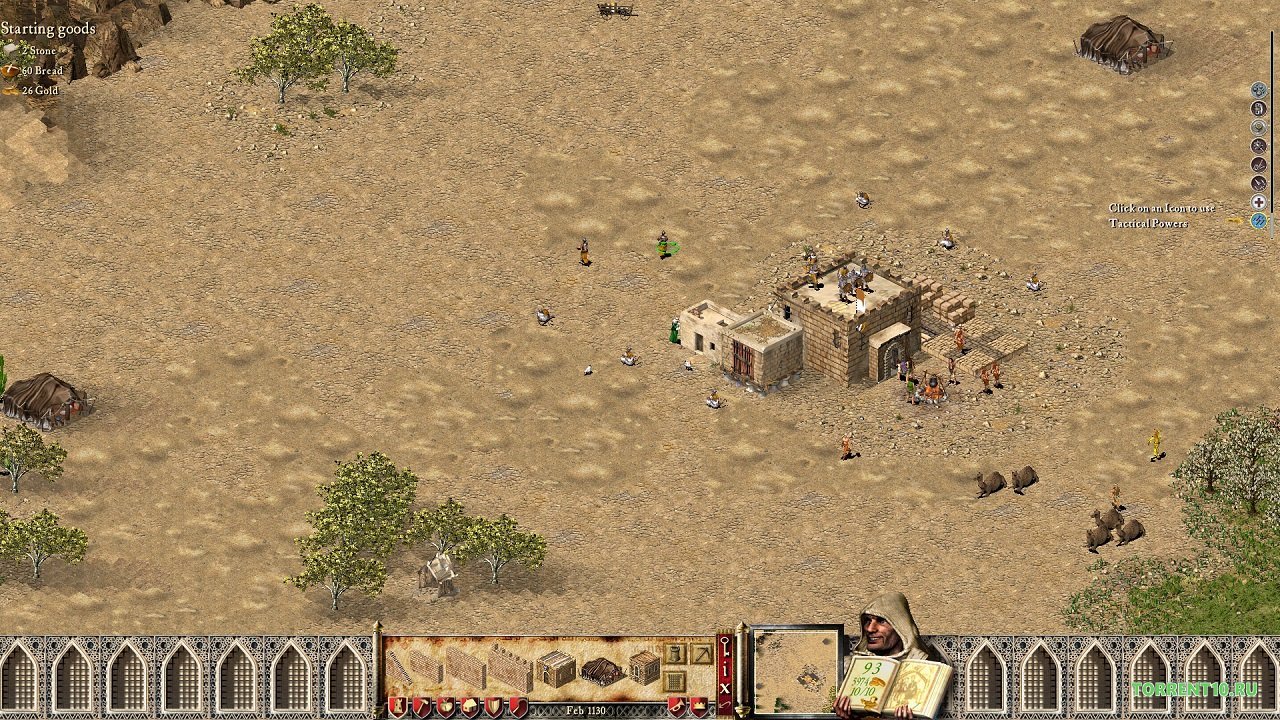The width and height of the screenshot is (1280, 720).
Task: Open food buildings with the apple shield
Action: pos(445,705)
